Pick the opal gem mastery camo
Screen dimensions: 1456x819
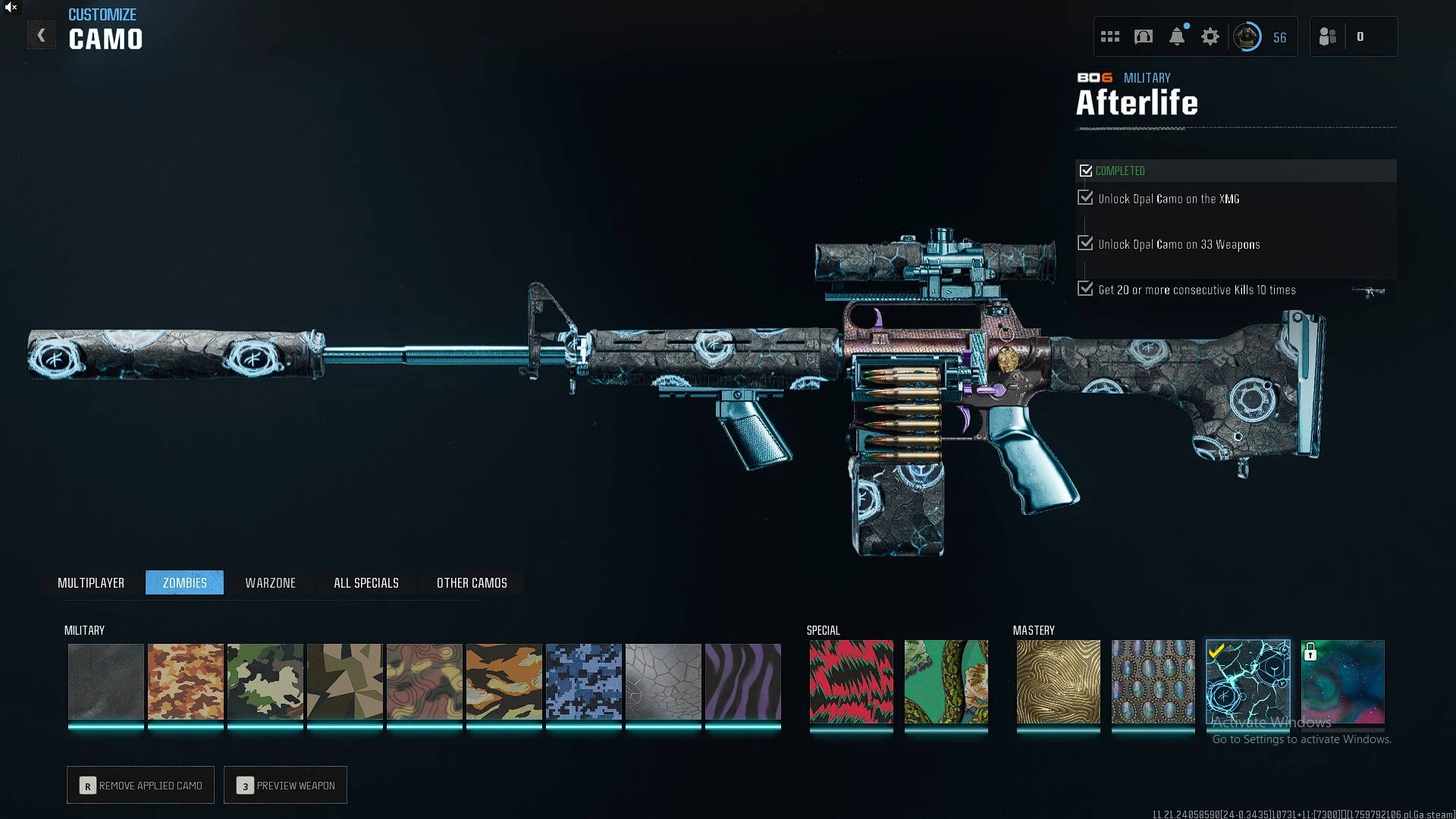pos(1153,681)
